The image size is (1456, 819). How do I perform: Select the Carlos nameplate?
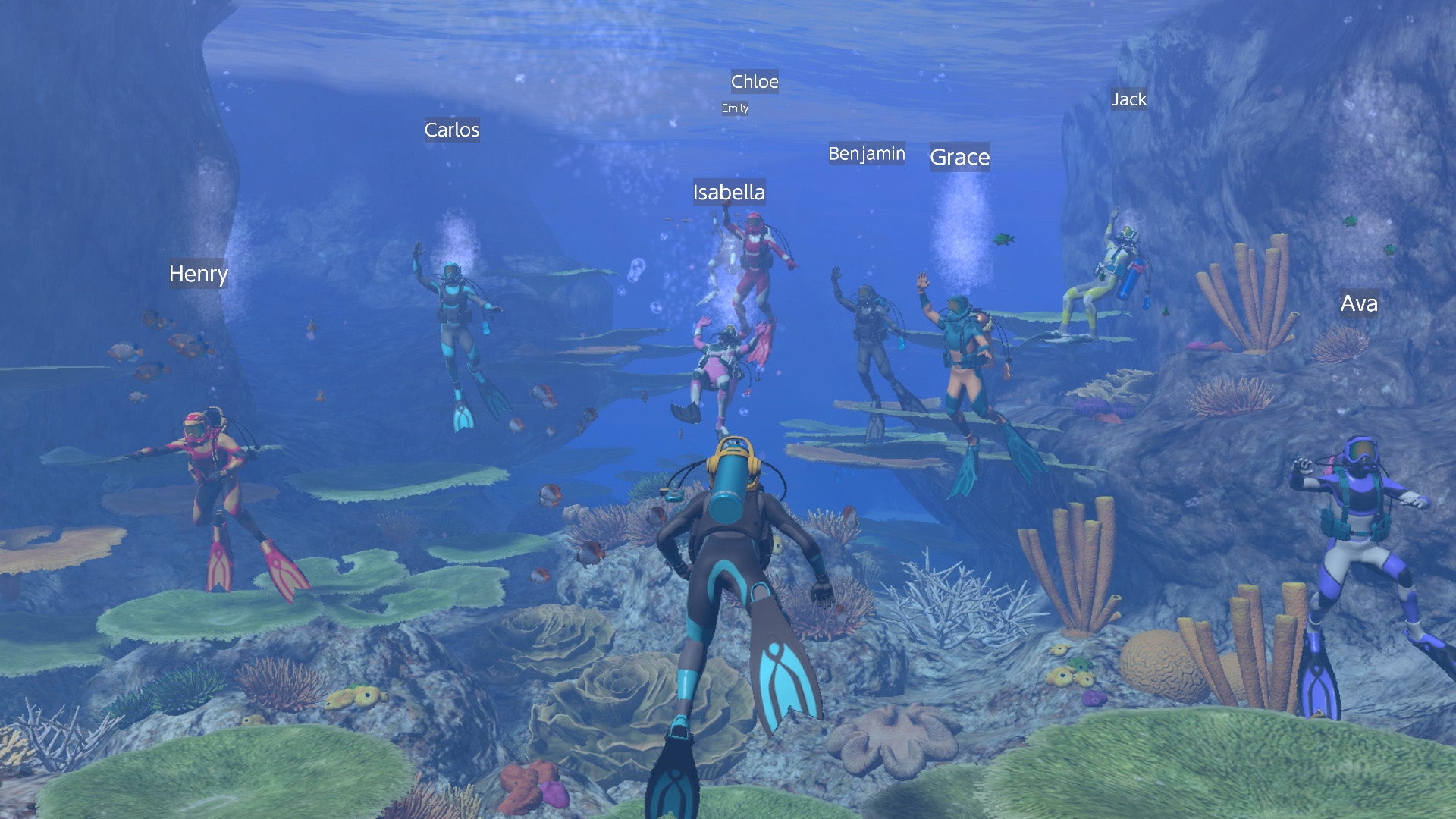452,130
